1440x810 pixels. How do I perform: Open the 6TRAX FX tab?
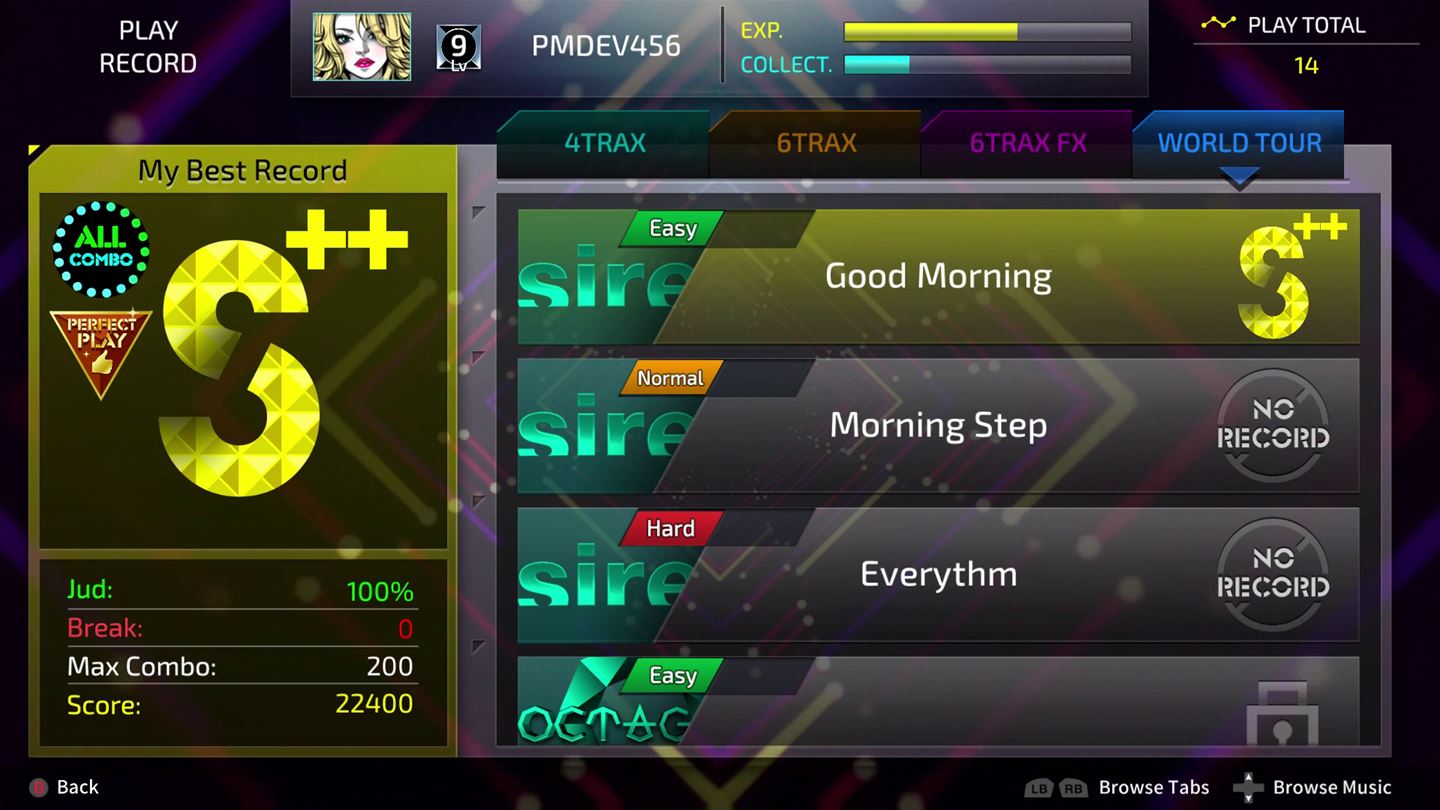1026,143
